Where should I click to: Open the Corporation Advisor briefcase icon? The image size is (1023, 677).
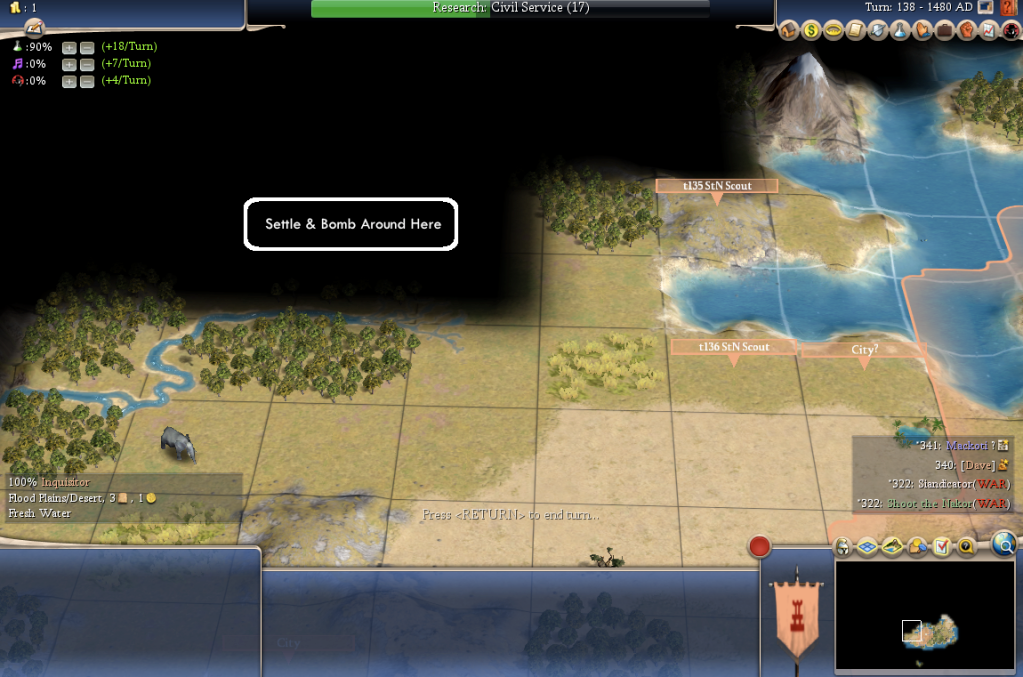[x=943, y=31]
